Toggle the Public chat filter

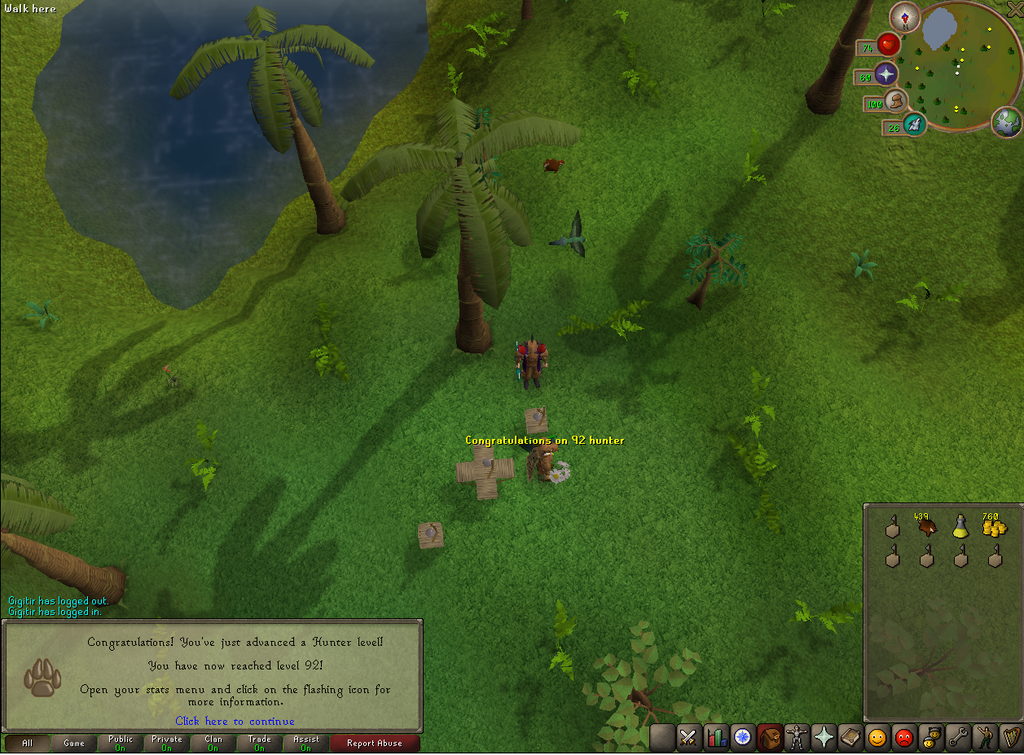tap(120, 743)
